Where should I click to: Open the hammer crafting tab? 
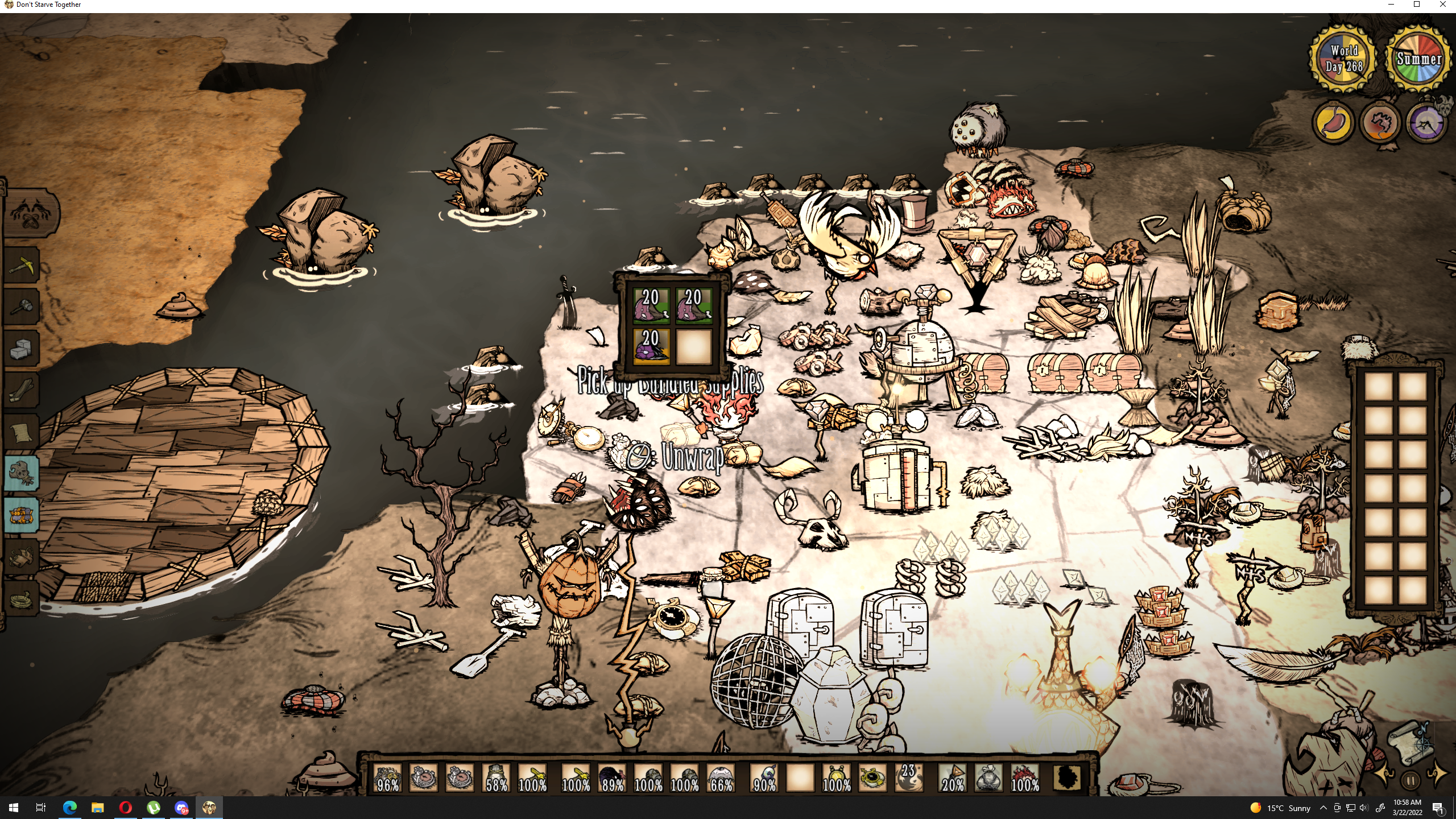tap(22, 307)
